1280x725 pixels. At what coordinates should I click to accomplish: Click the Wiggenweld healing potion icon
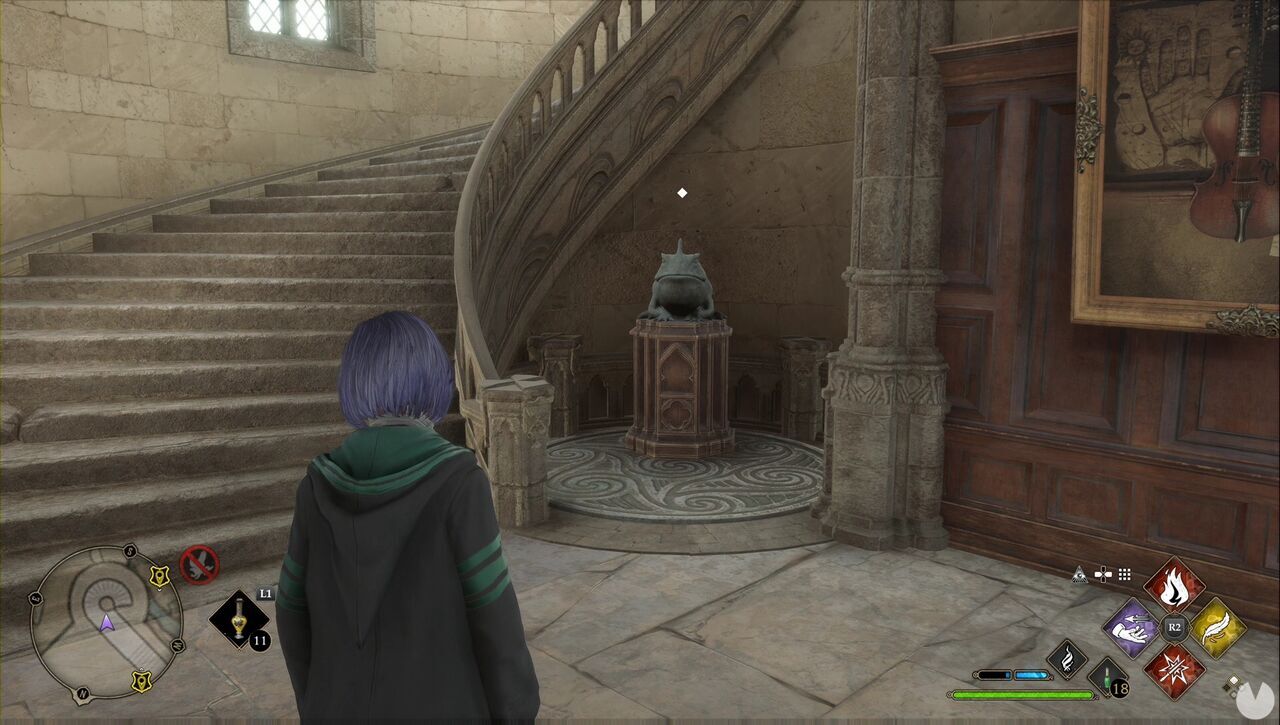click(1107, 675)
